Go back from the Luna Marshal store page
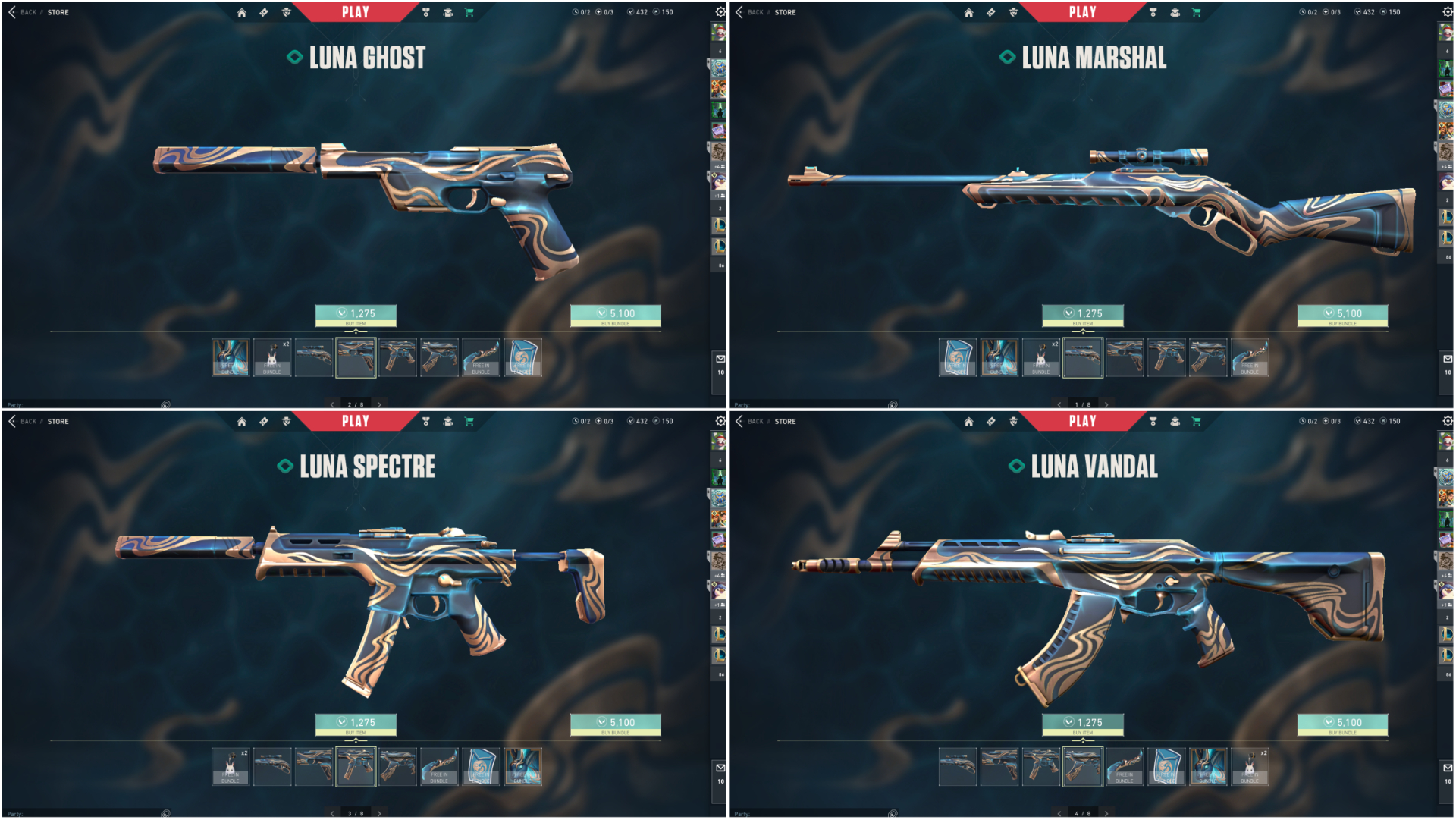1456x820 pixels. 740,12
